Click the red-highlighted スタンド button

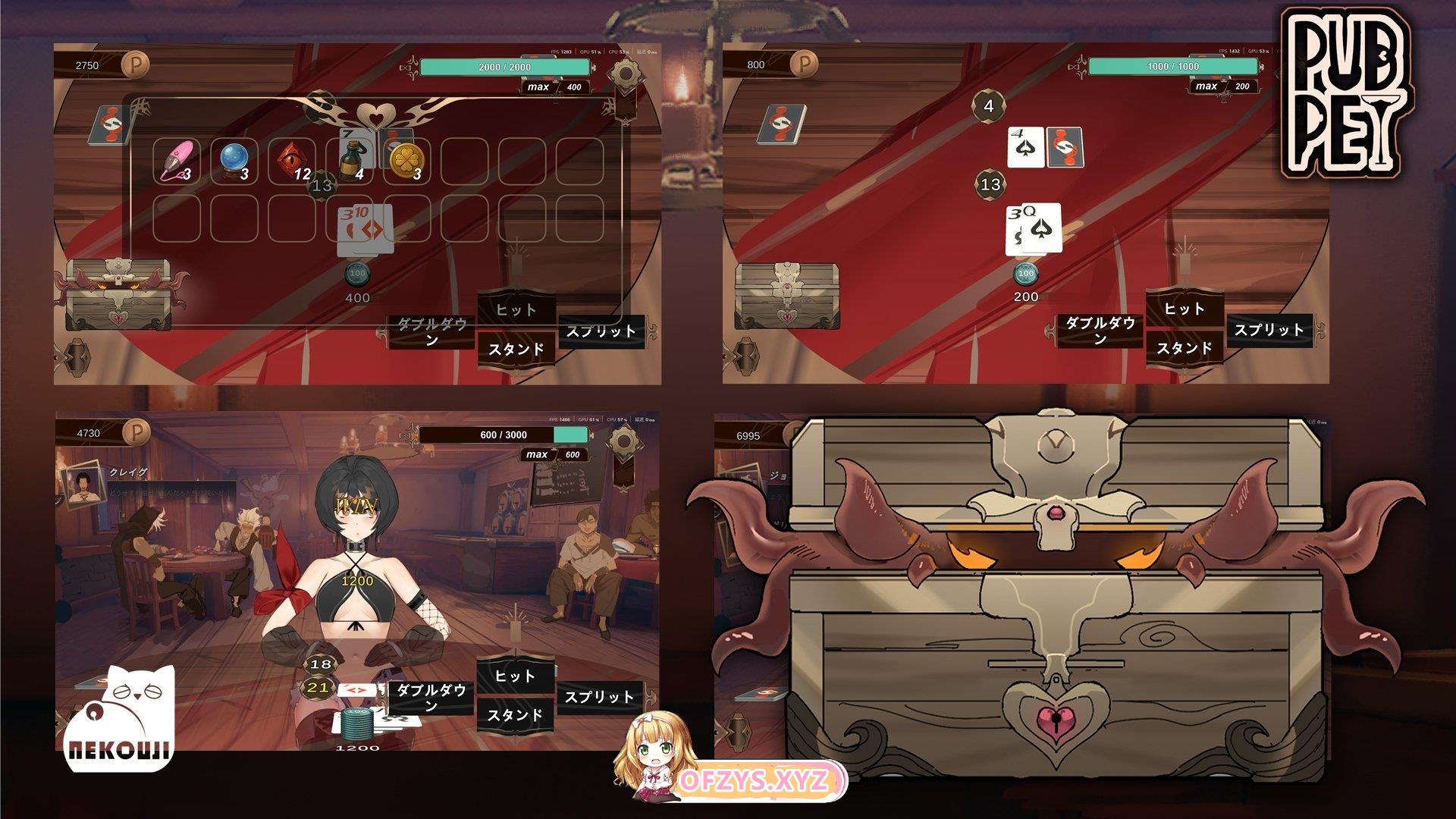point(516,350)
